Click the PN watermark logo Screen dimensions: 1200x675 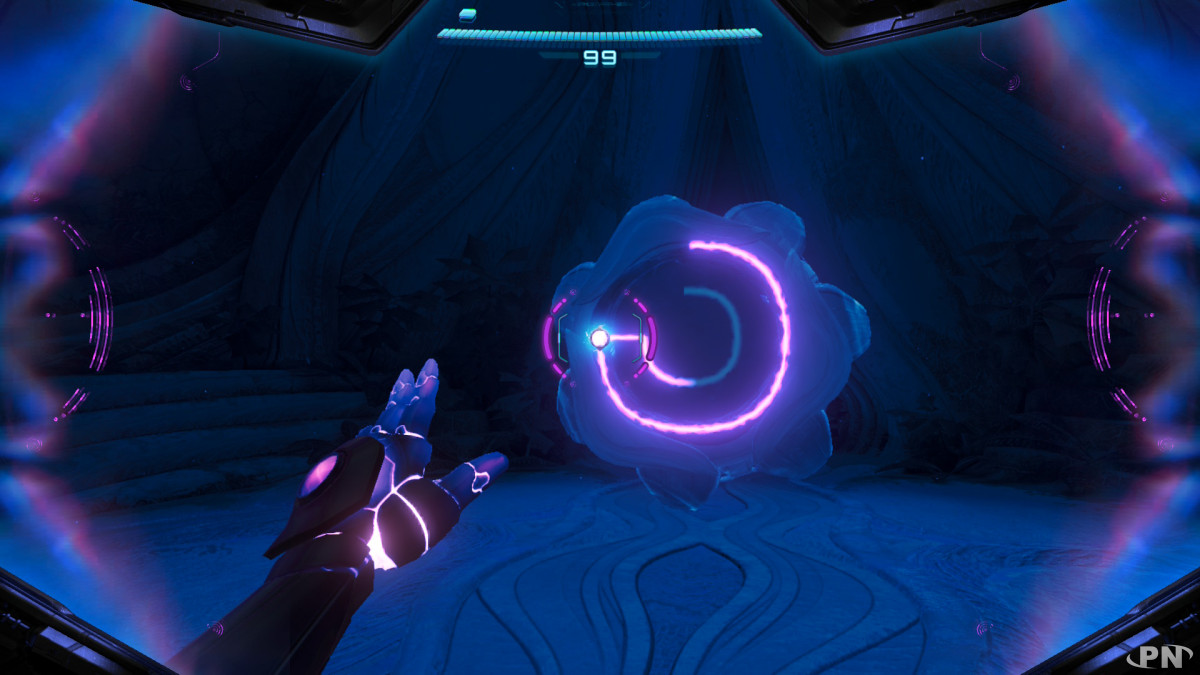tap(1164, 656)
